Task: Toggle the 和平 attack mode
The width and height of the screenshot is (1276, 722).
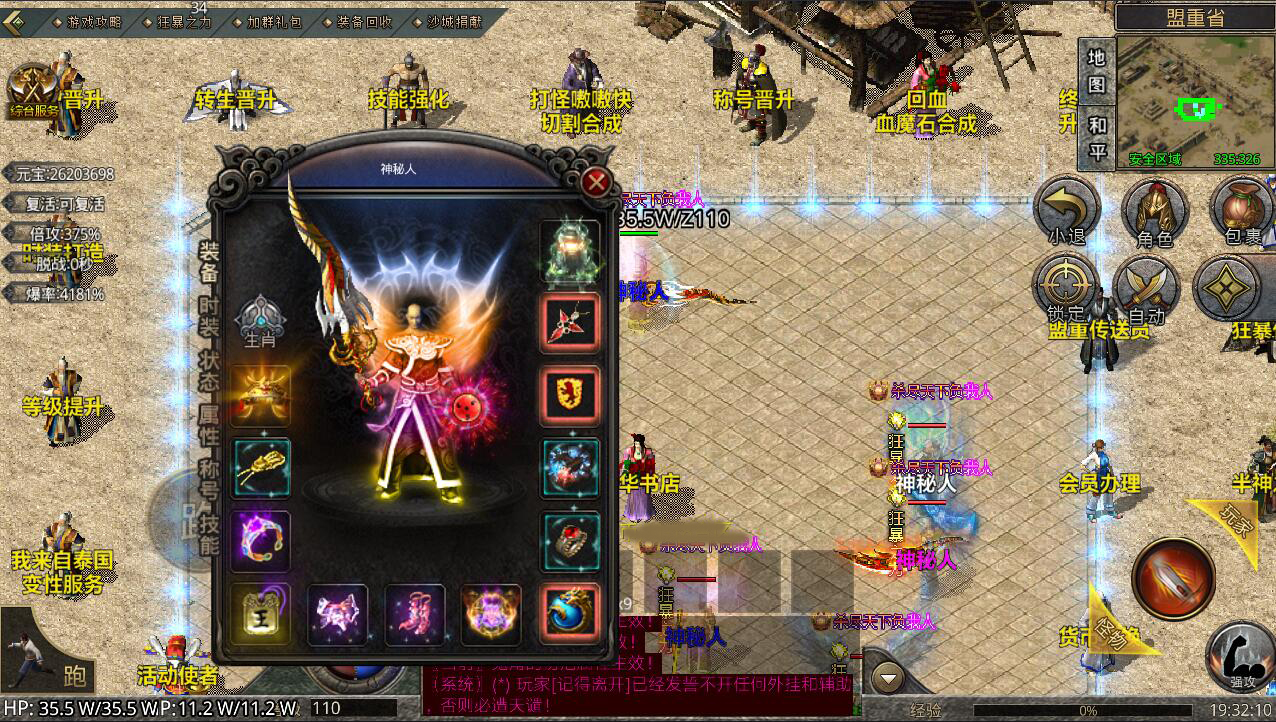Action: coord(1097,137)
